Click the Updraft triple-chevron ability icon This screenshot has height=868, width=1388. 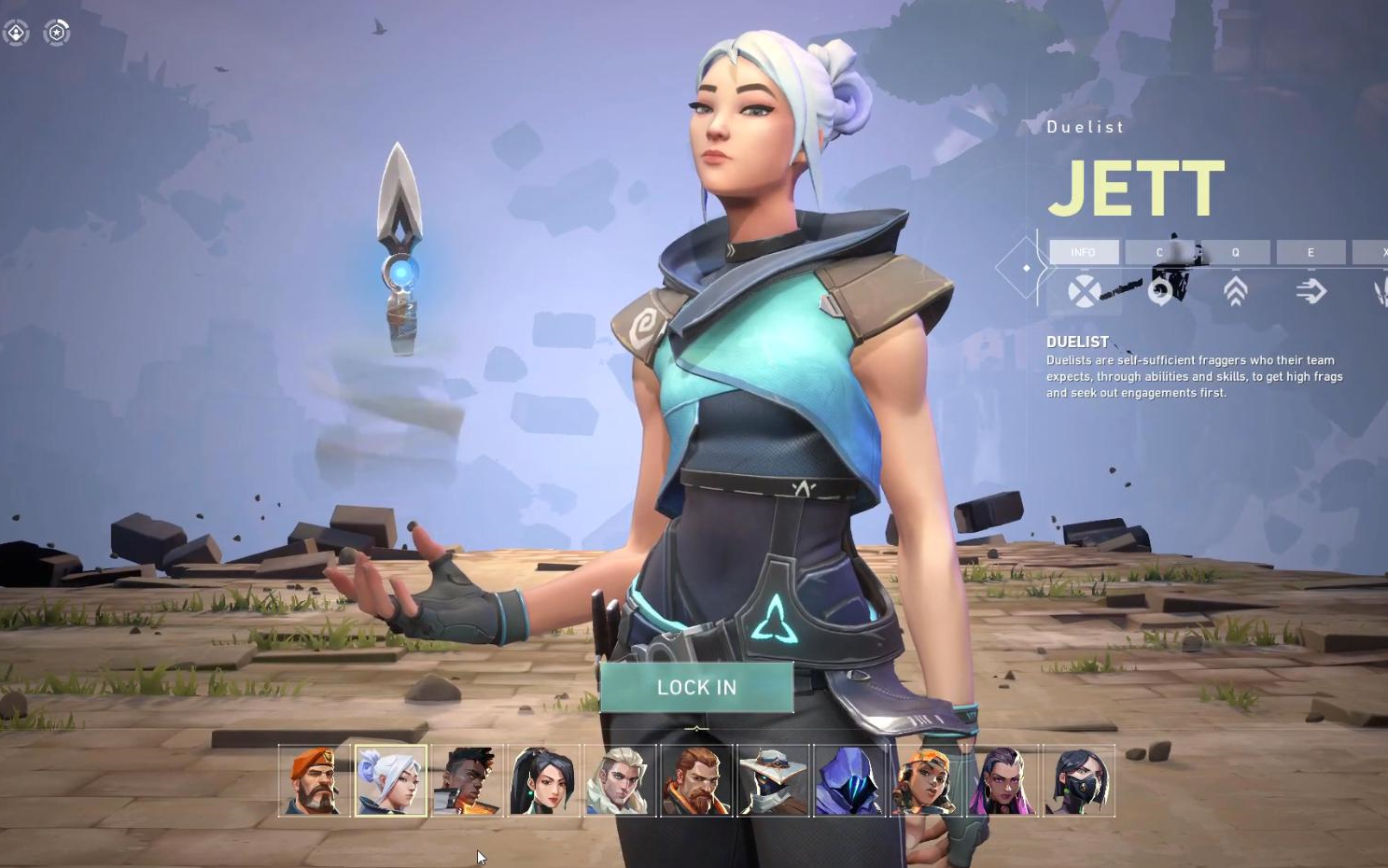[x=1235, y=292]
